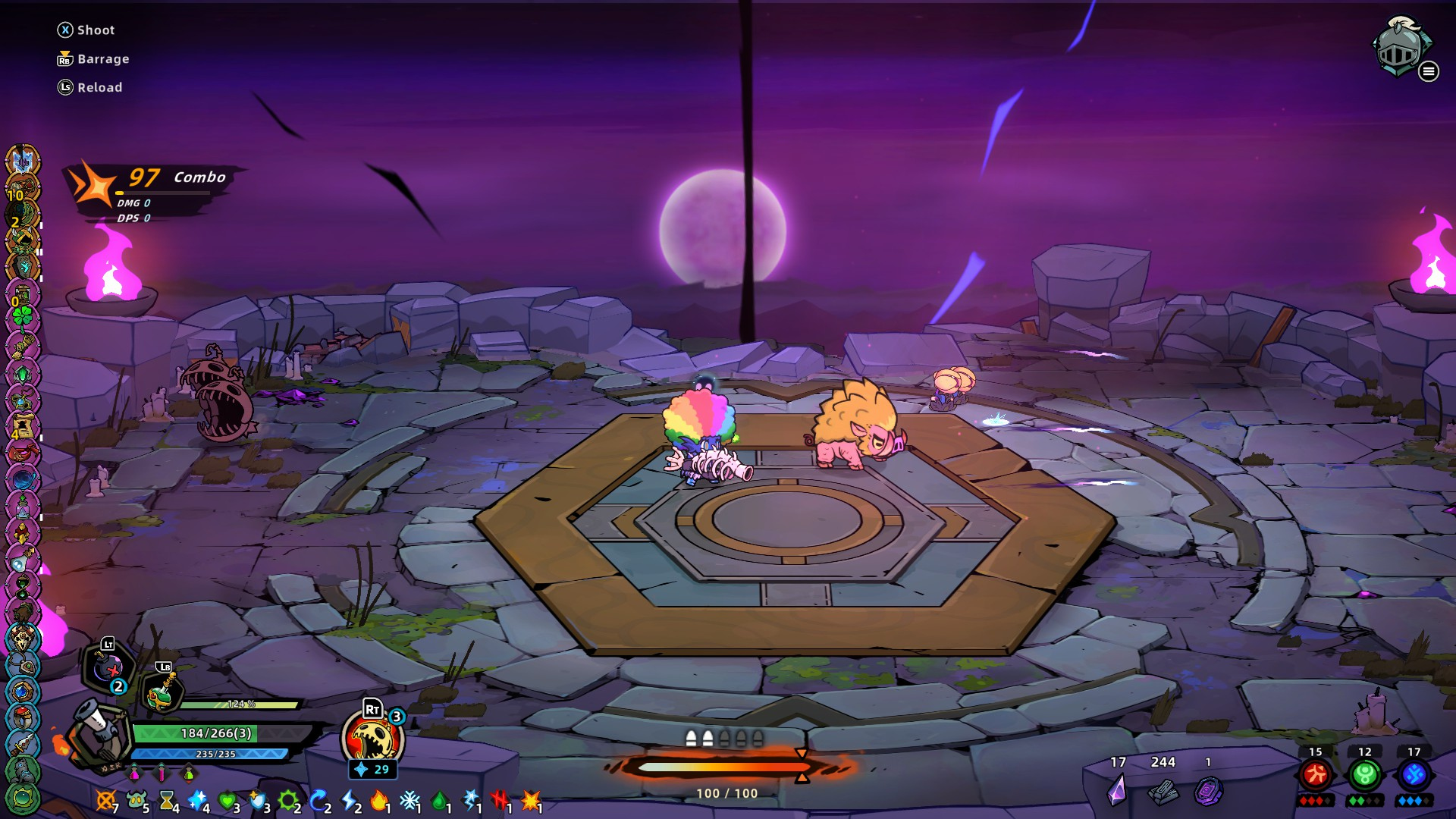Click the orange crosshair buff icon
Image resolution: width=1456 pixels, height=819 pixels.
(106, 800)
